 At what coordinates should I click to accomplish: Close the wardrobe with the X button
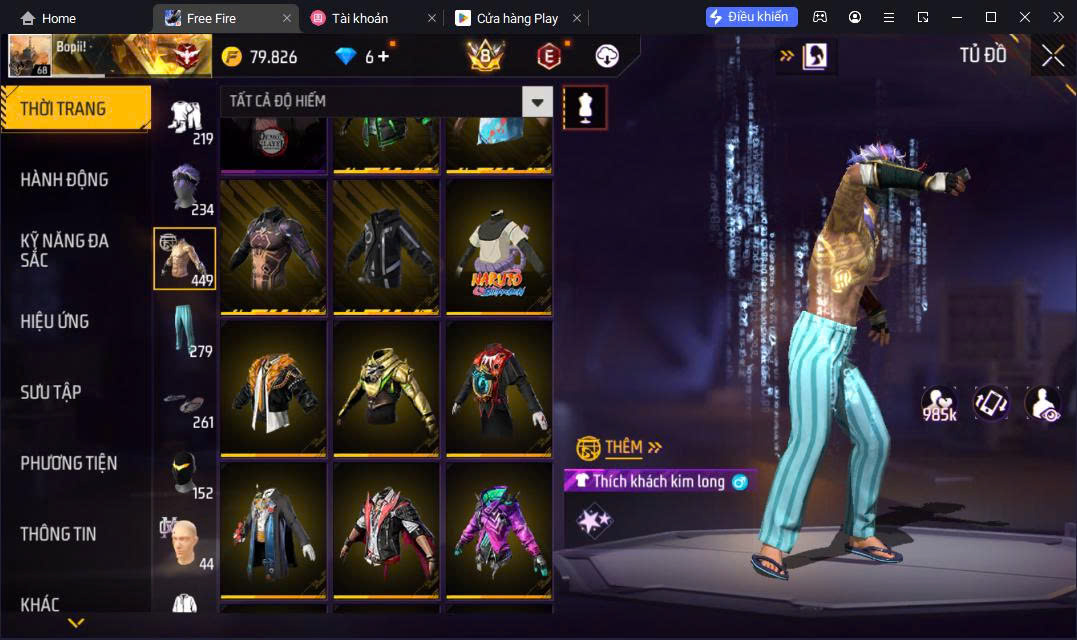[x=1052, y=56]
